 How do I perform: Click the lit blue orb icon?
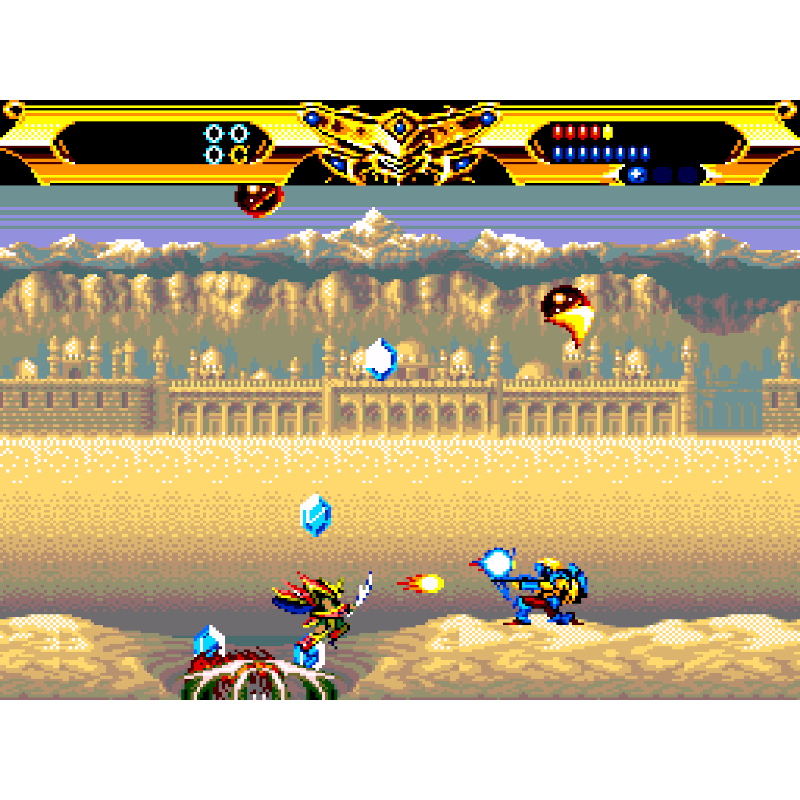[x=637, y=175]
